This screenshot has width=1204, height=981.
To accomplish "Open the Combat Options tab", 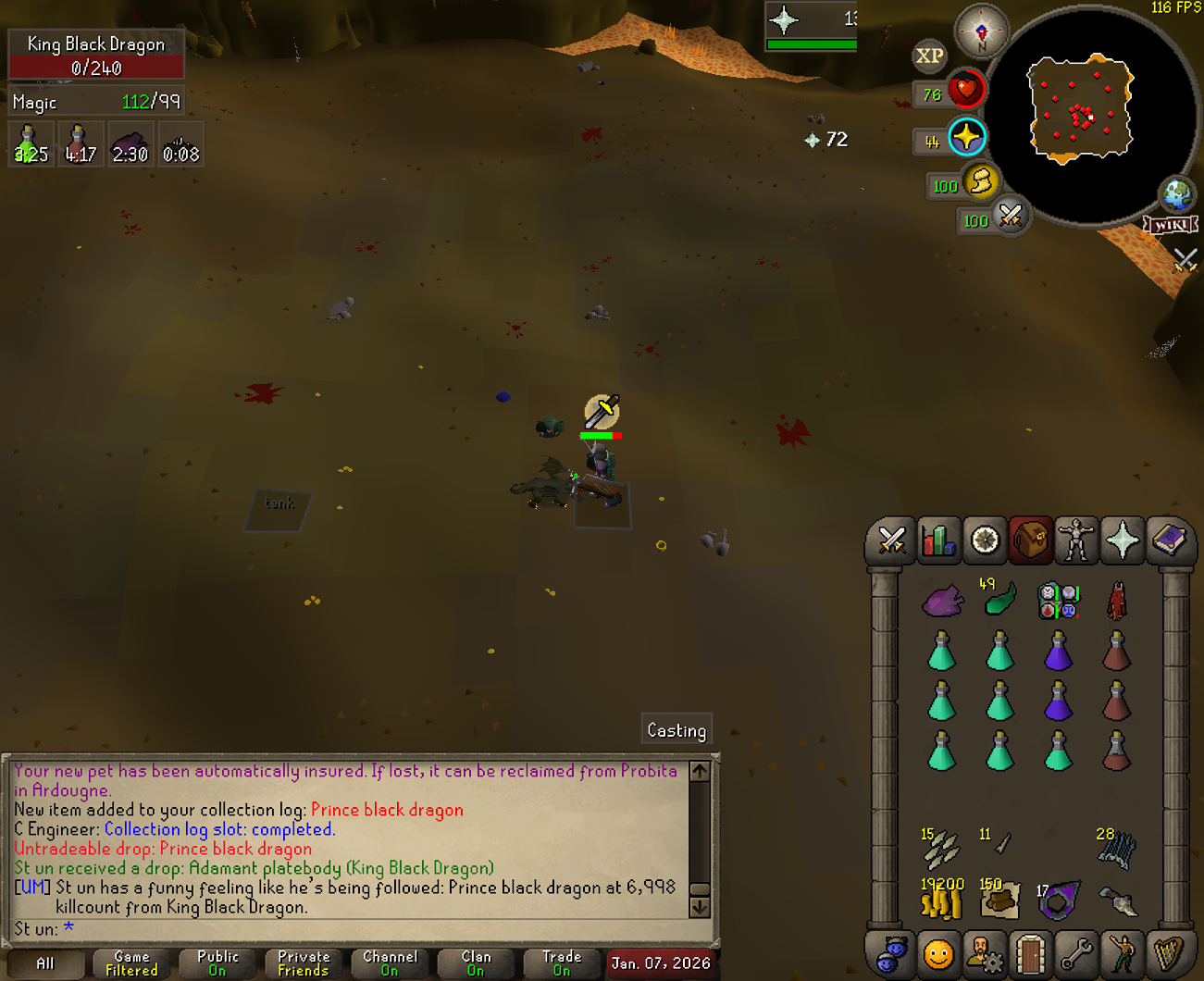I will (x=891, y=540).
